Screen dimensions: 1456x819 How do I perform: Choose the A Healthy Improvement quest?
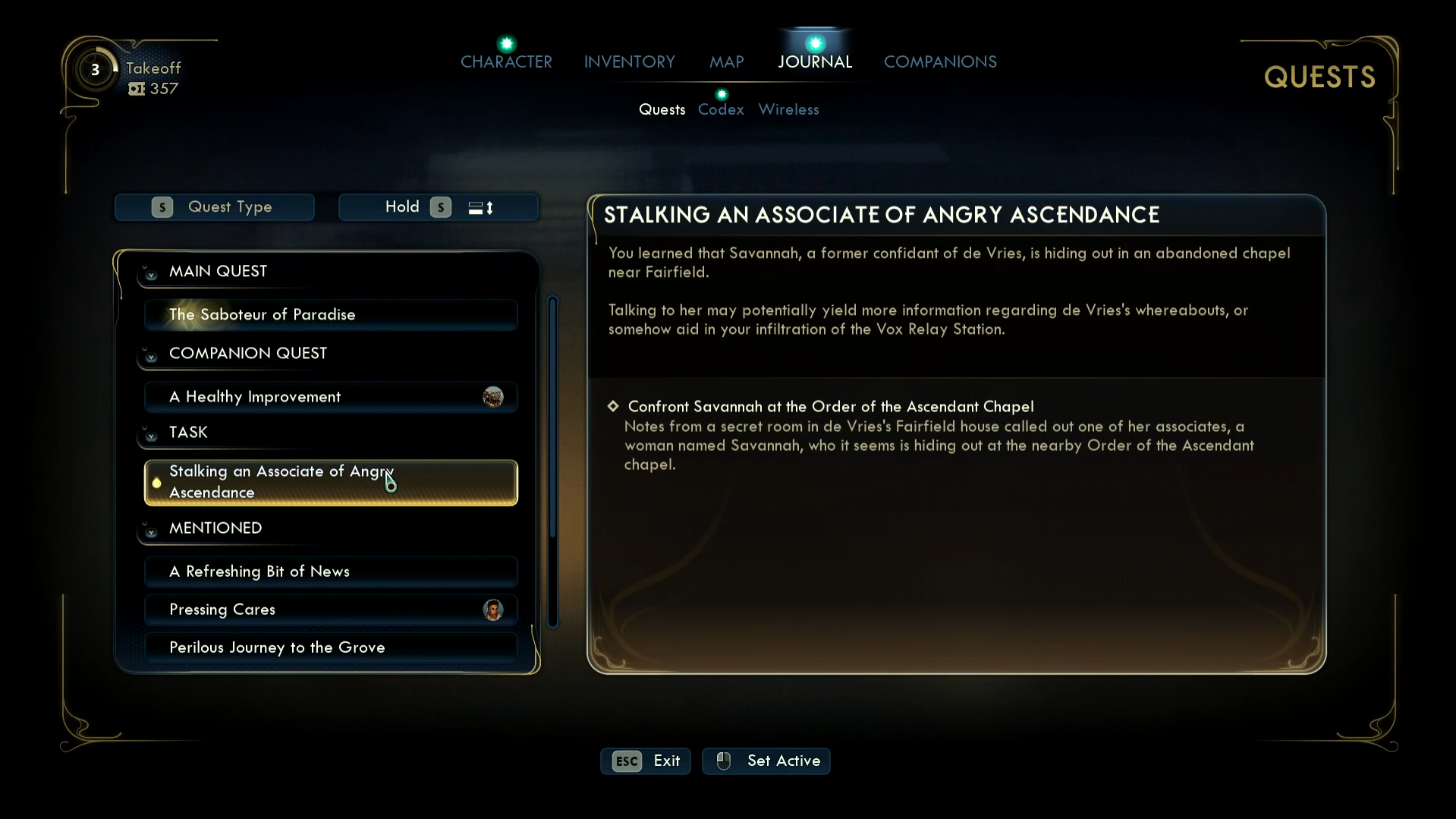[x=331, y=396]
